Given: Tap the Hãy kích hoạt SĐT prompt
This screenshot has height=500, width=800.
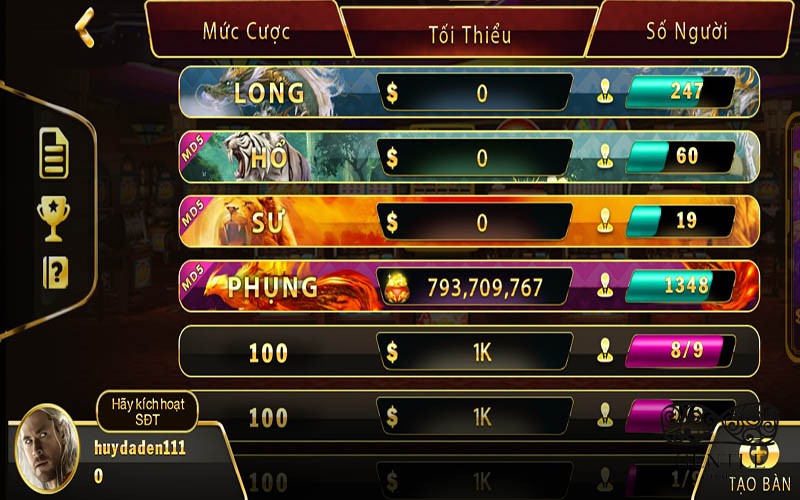Looking at the screenshot, I should [147, 411].
